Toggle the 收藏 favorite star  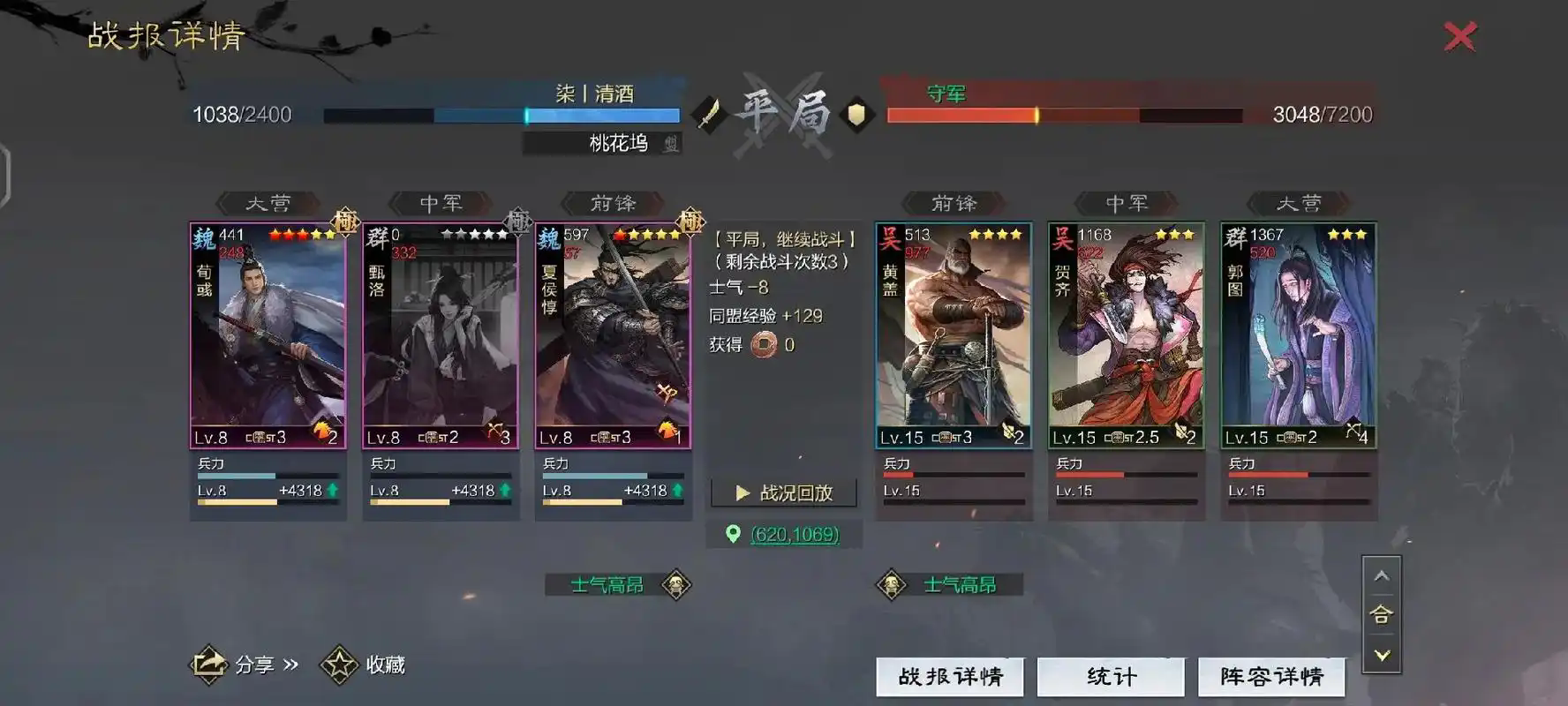tap(339, 664)
